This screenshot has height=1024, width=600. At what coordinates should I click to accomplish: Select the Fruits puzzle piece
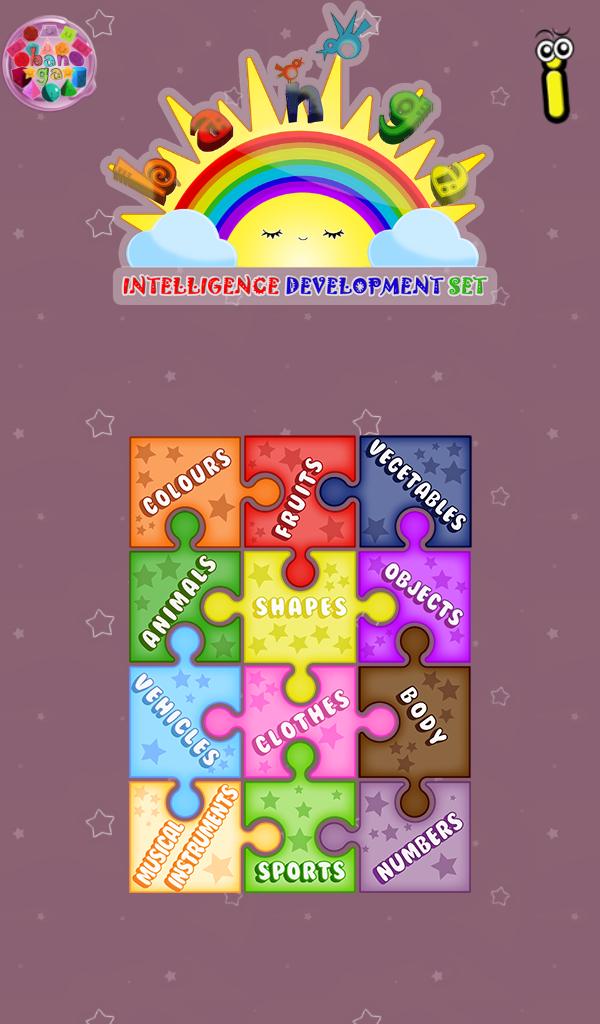[x=300, y=495]
